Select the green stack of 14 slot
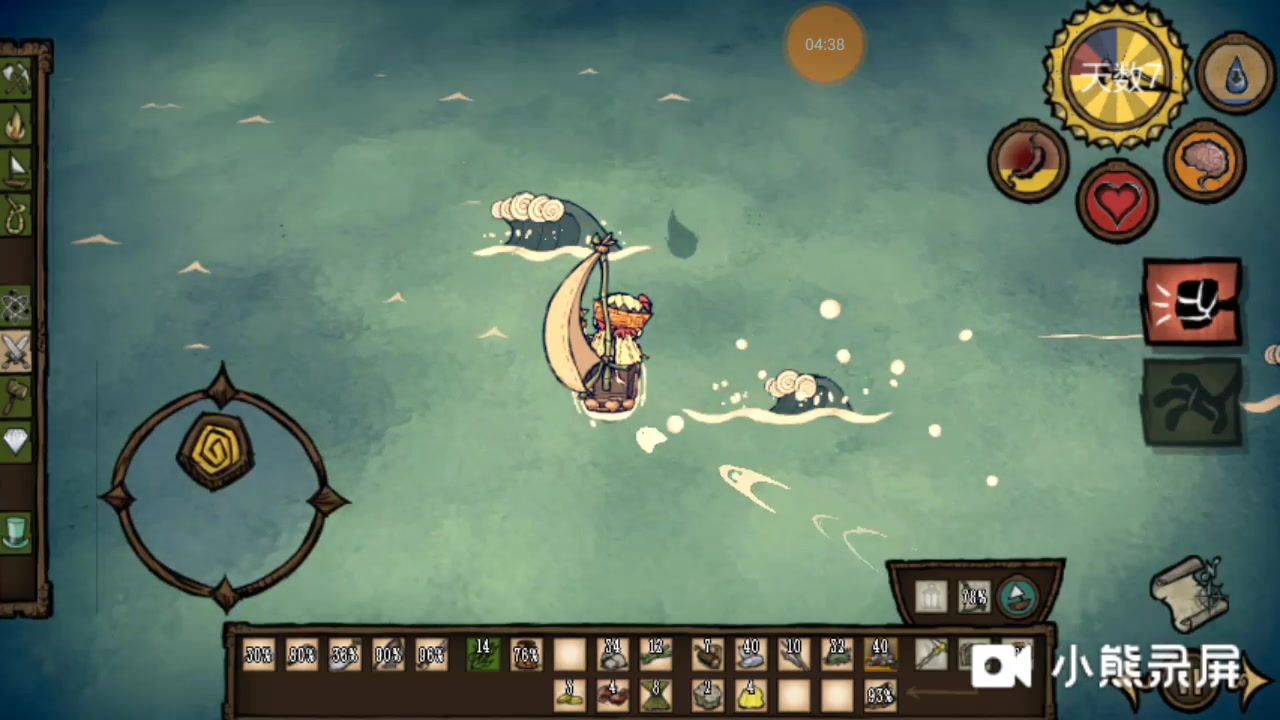The height and width of the screenshot is (720, 1280). 483,655
